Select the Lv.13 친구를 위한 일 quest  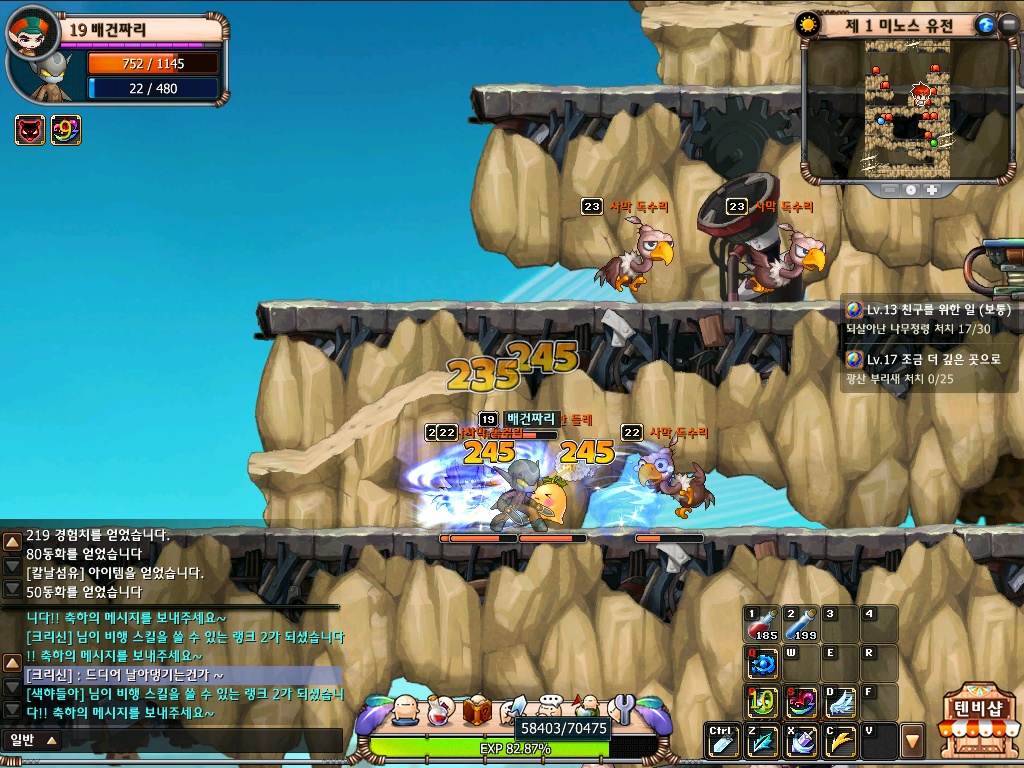930,310
